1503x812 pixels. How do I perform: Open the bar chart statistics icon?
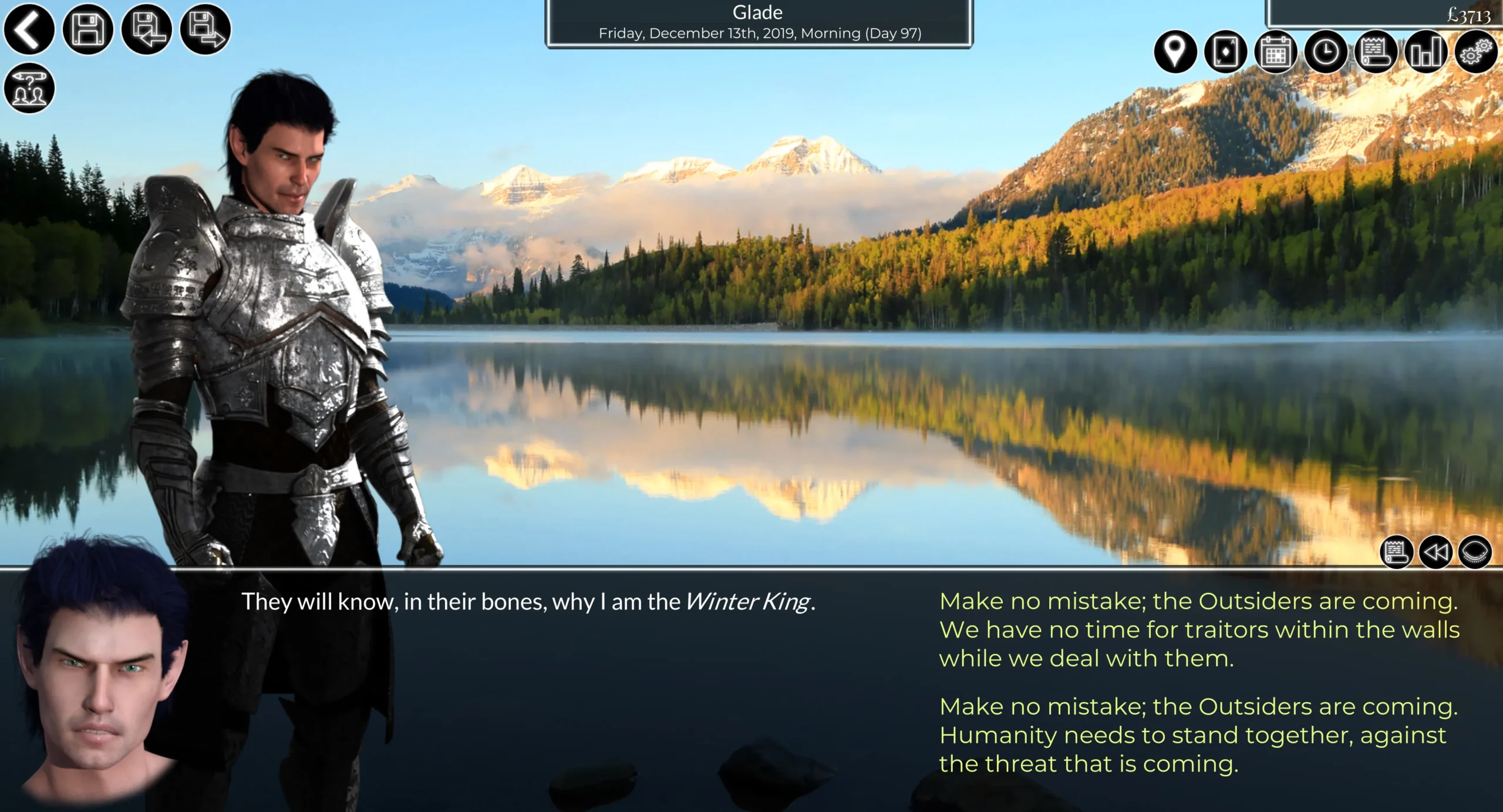[x=1426, y=52]
